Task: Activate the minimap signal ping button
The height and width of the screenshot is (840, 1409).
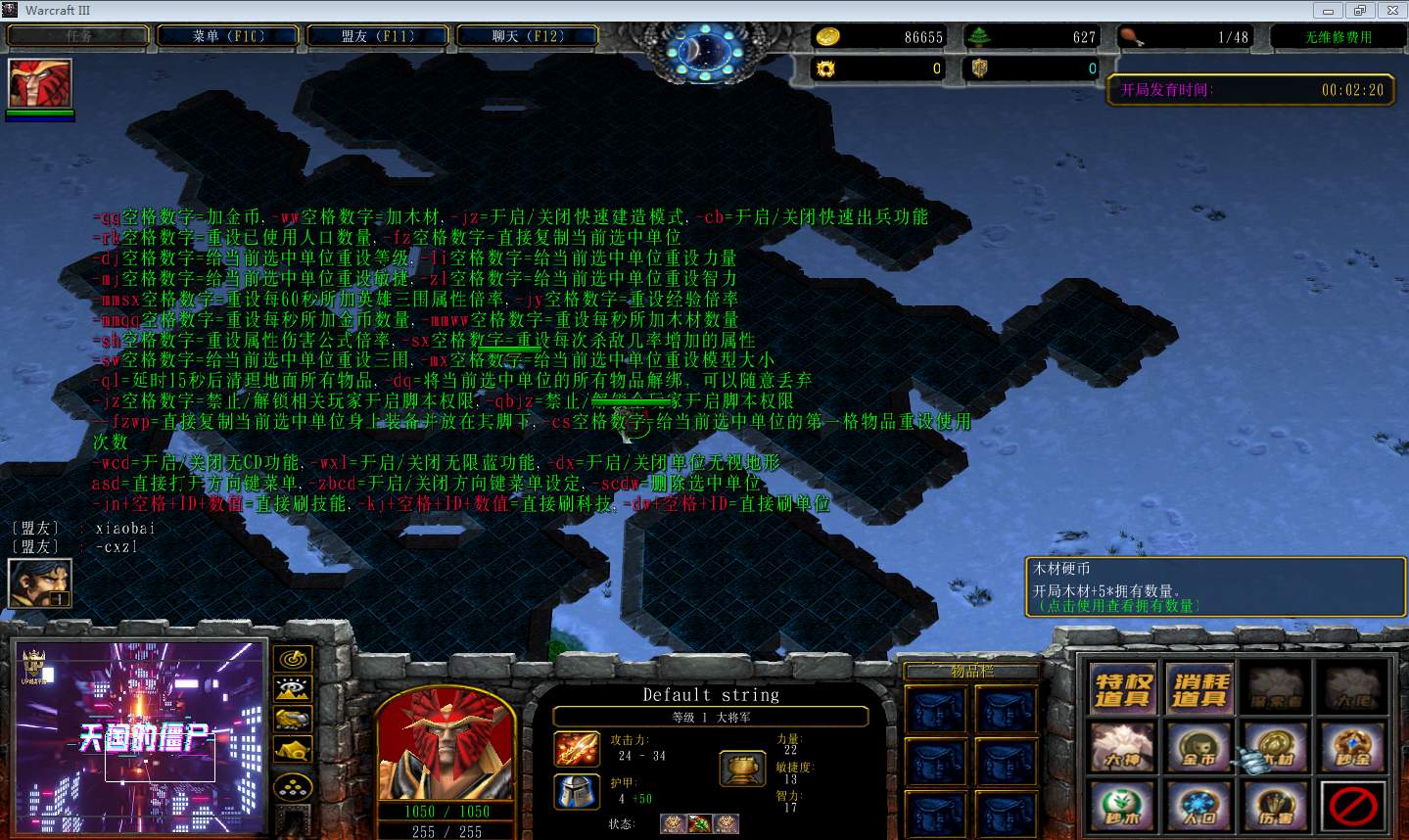Action: coord(293,659)
